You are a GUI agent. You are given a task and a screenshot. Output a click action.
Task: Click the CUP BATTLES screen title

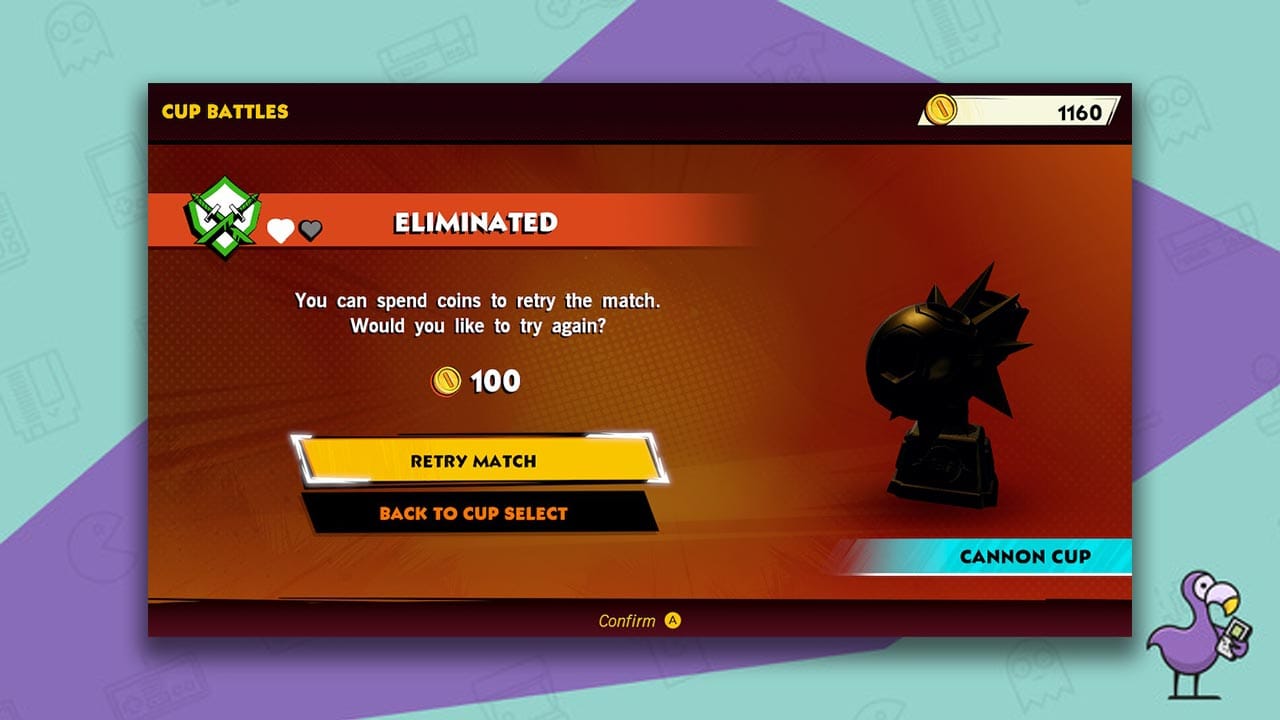[x=224, y=112]
